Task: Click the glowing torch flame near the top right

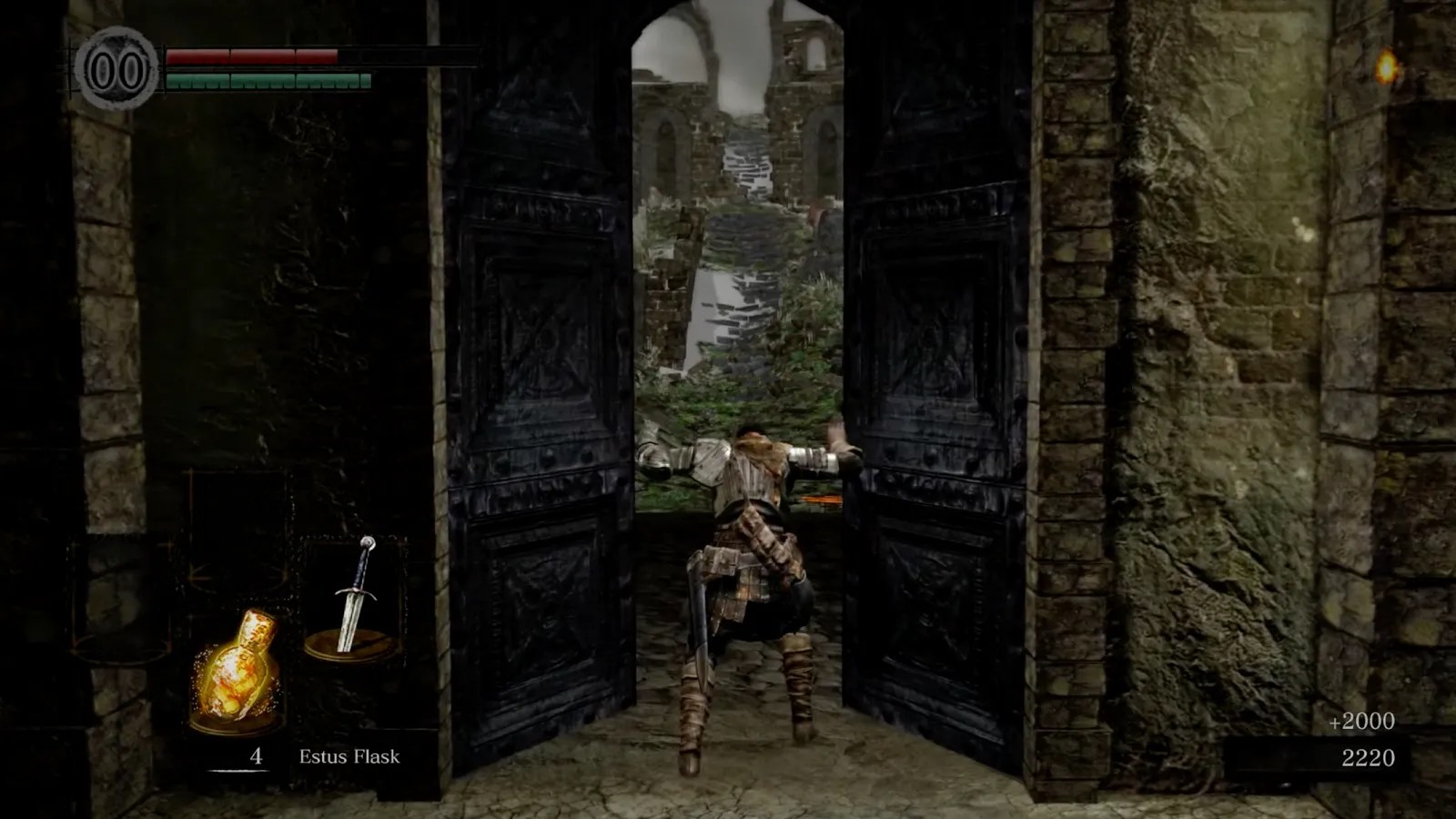Action: pyautogui.click(x=1387, y=65)
